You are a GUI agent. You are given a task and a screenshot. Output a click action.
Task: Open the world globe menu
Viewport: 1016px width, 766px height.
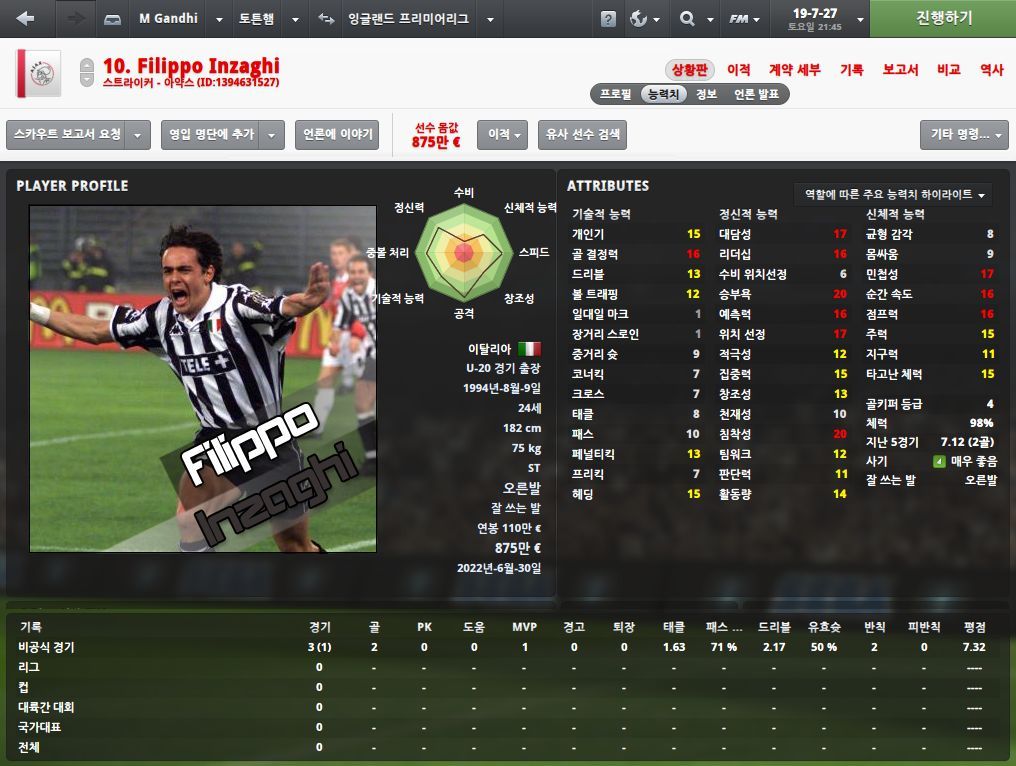[644, 19]
